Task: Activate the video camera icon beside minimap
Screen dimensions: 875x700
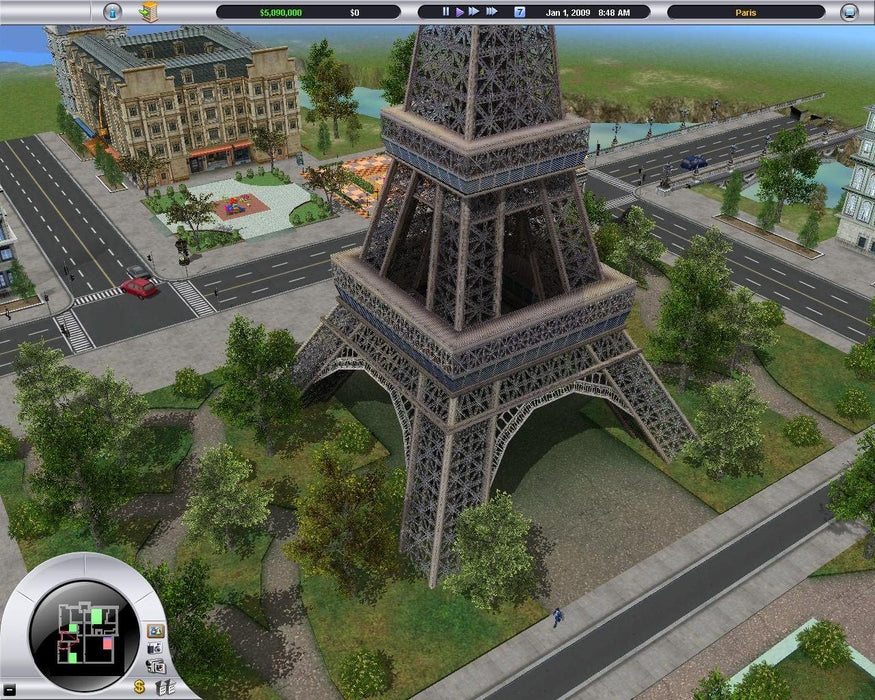Action: [x=156, y=666]
